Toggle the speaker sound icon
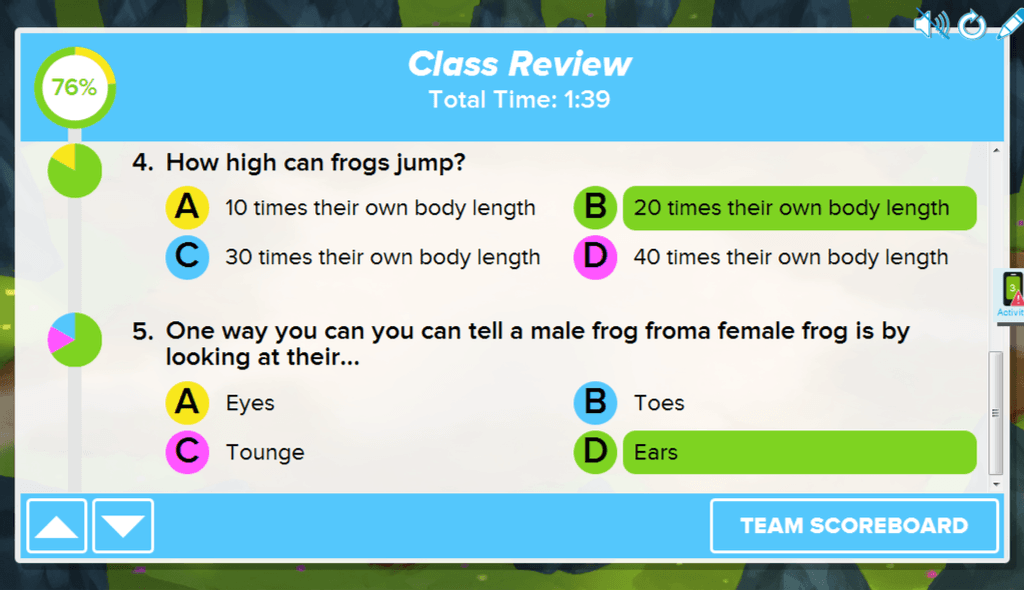 932,24
